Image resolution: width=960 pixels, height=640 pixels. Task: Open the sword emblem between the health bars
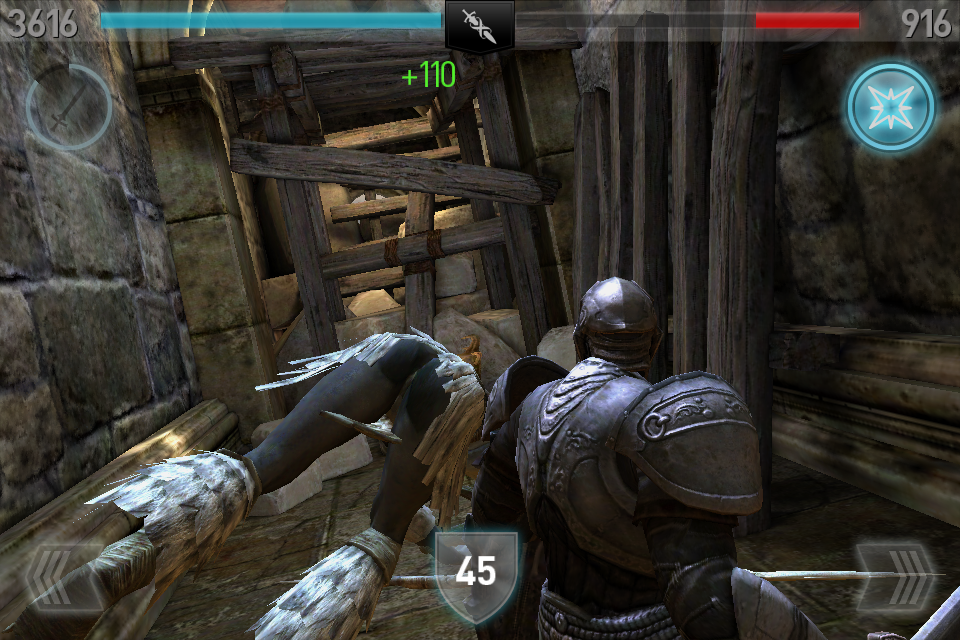pyautogui.click(x=479, y=24)
